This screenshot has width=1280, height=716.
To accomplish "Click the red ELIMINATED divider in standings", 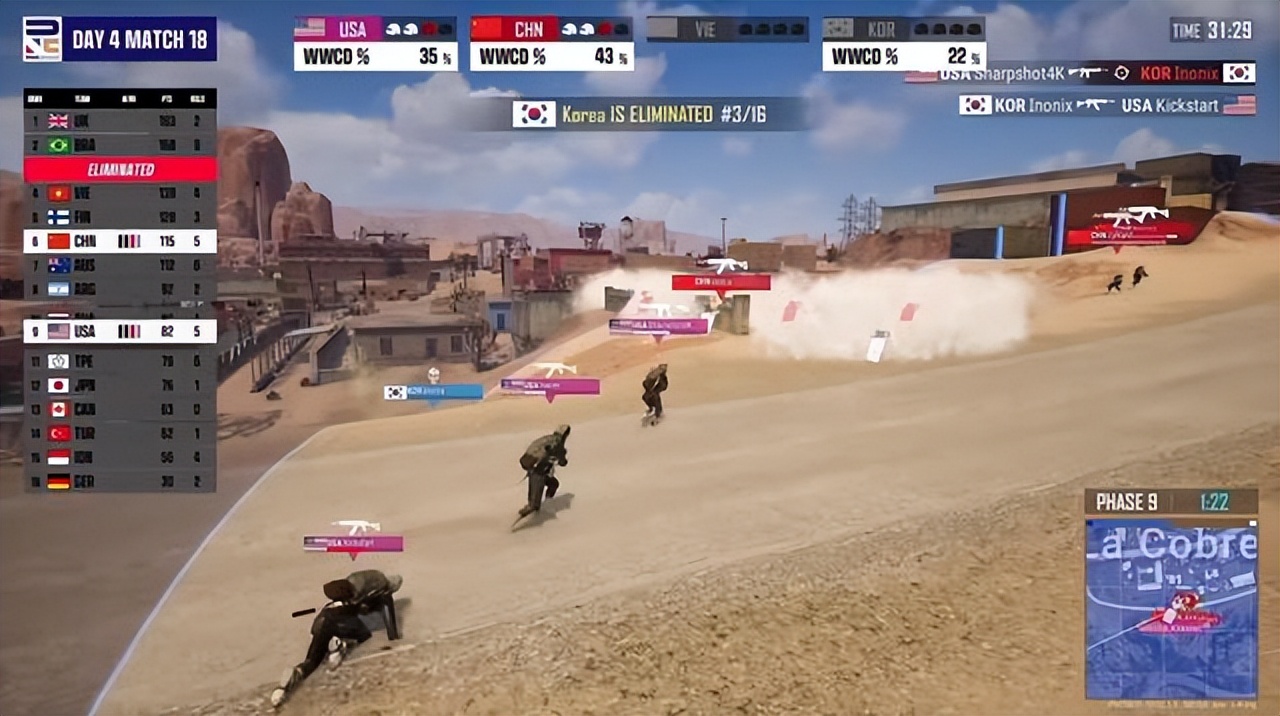I will tap(120, 169).
